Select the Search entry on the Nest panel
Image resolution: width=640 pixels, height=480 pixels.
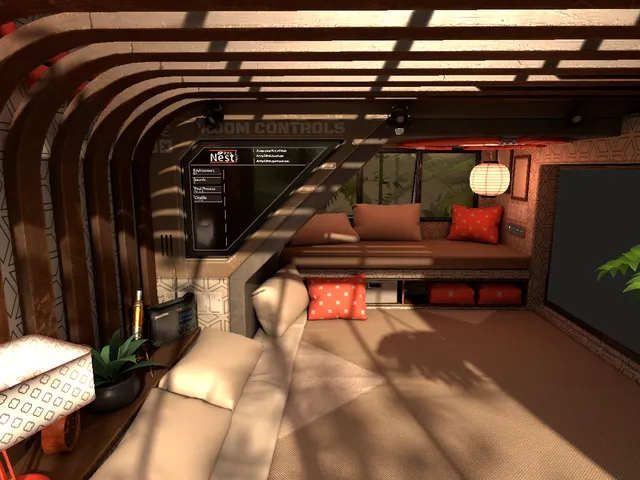pos(205,180)
